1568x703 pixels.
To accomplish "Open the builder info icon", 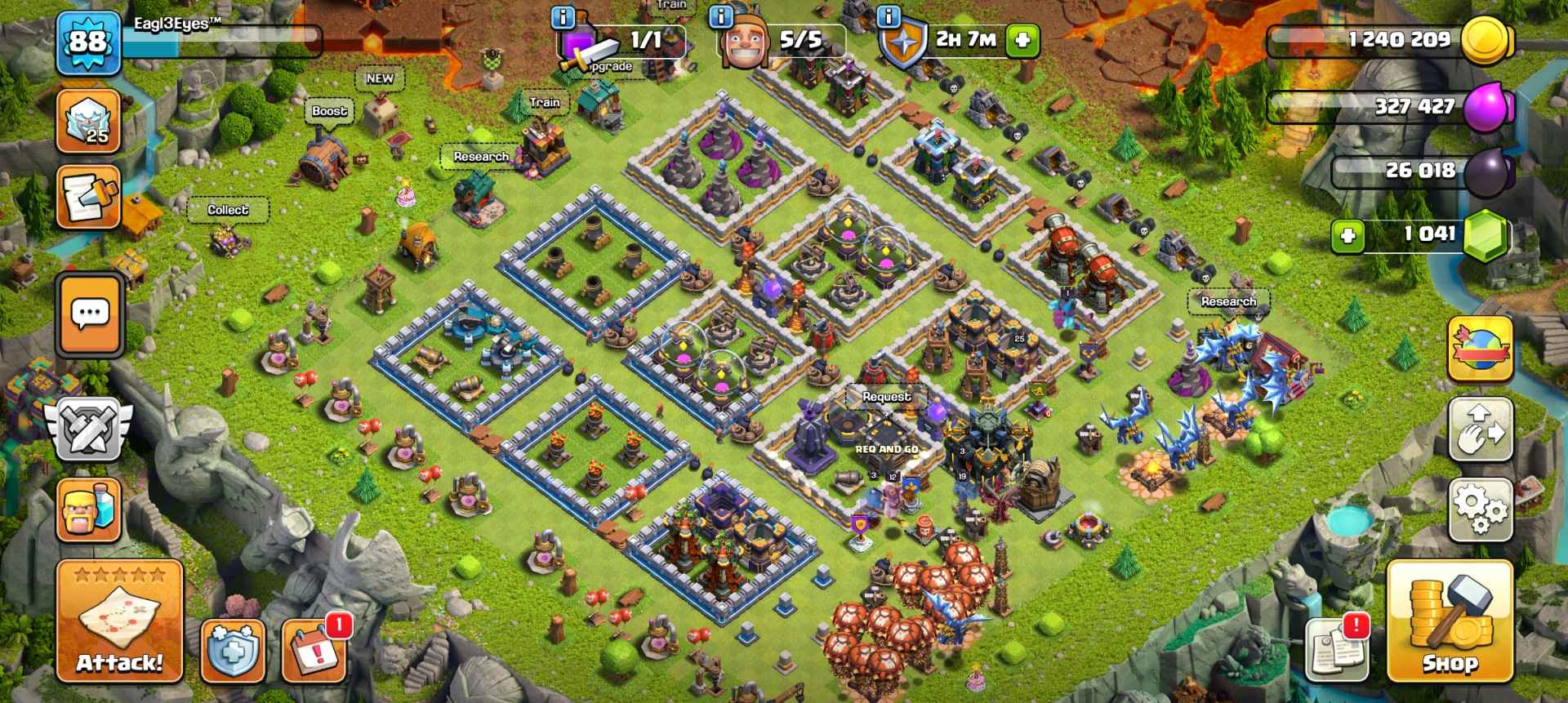I will 719,16.
